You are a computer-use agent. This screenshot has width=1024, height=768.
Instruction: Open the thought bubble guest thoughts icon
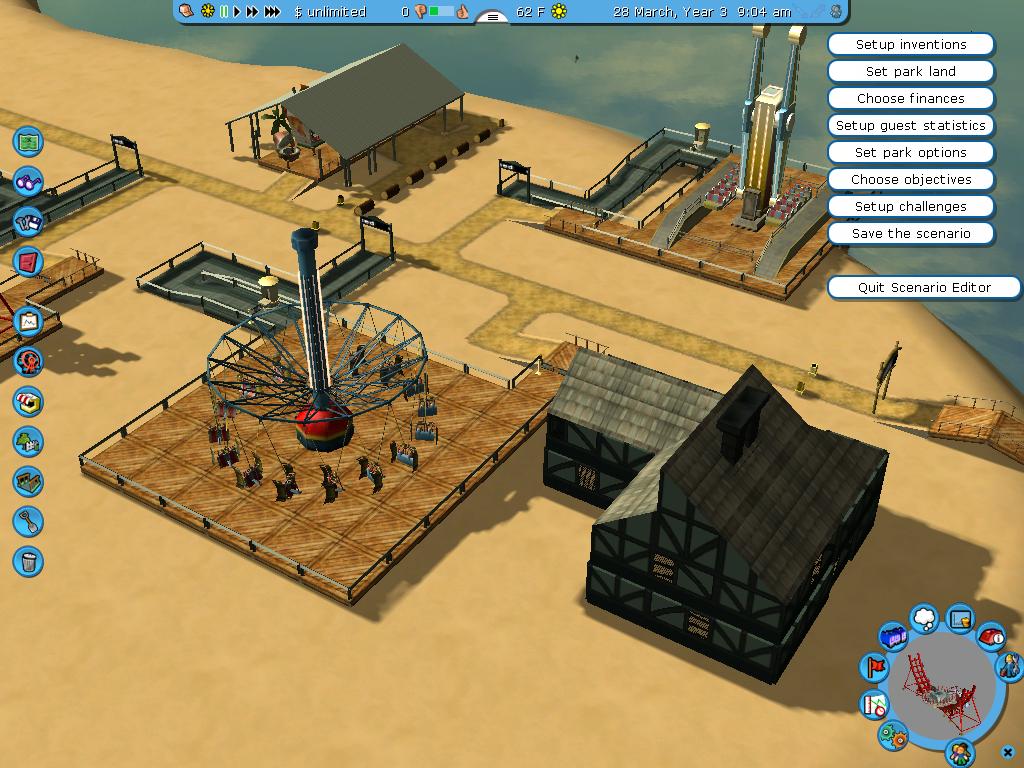pos(925,618)
